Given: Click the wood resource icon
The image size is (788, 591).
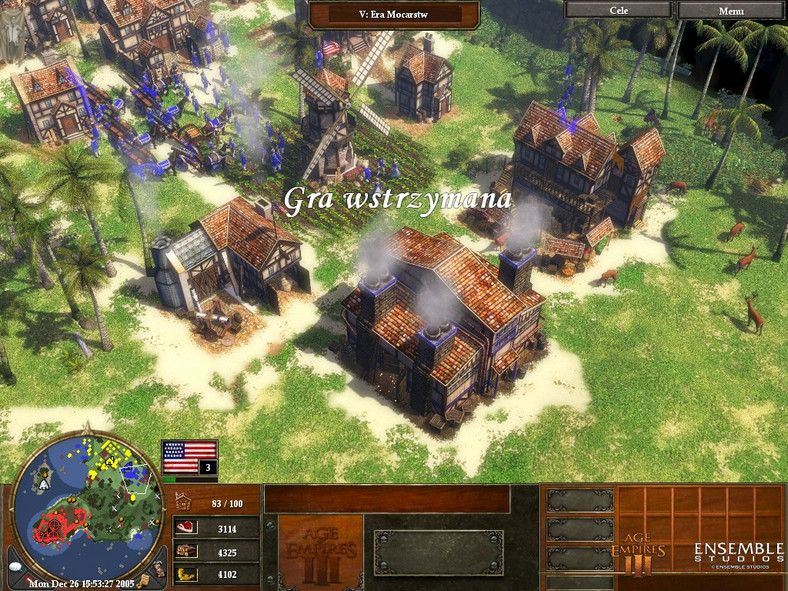Looking at the screenshot, I should (186, 551).
